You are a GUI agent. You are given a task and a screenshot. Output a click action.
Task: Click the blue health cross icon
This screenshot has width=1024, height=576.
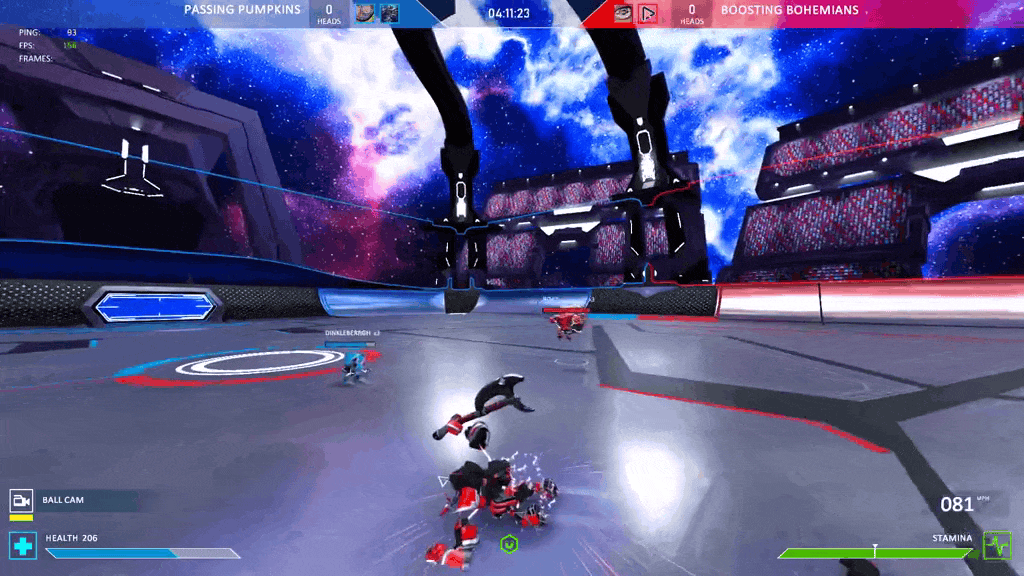coord(22,545)
